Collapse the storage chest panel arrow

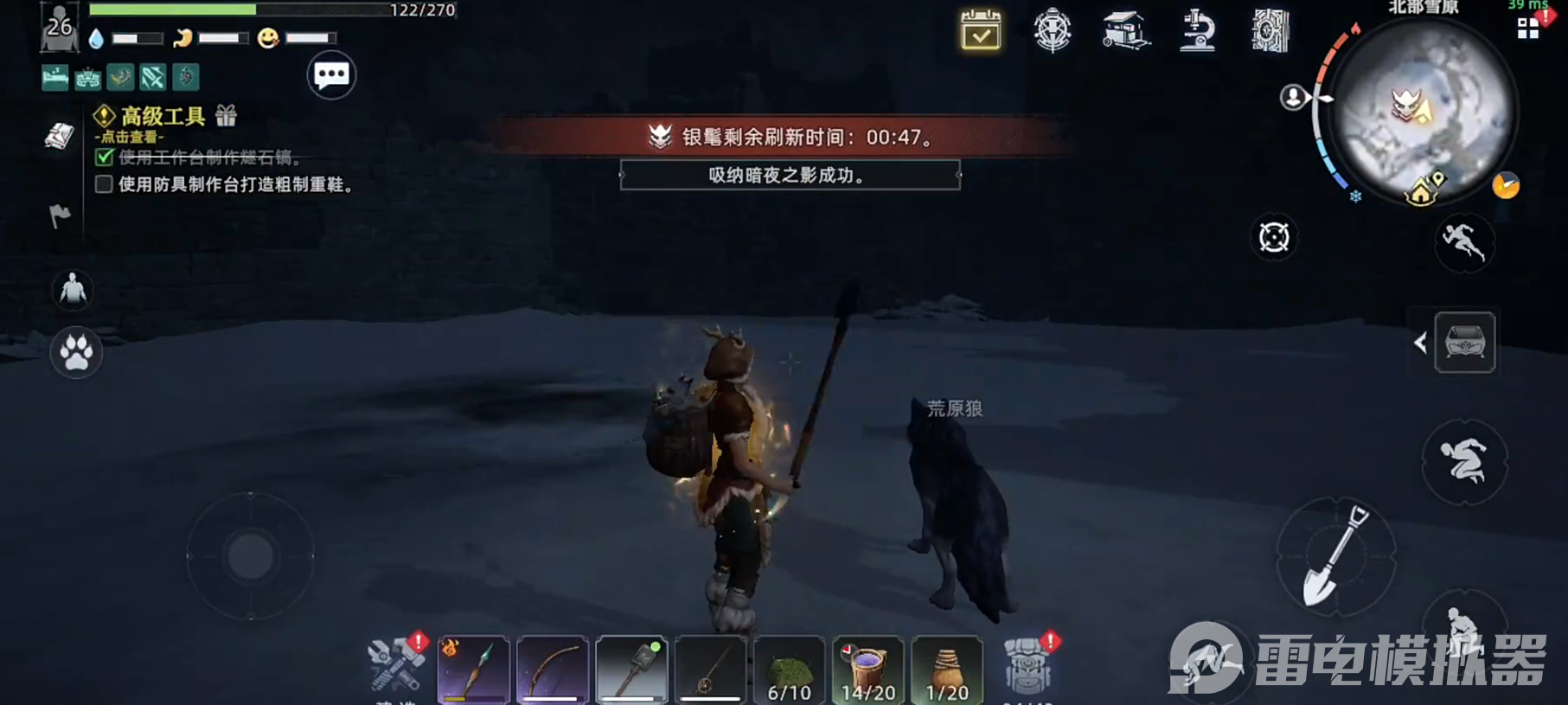pos(1421,343)
